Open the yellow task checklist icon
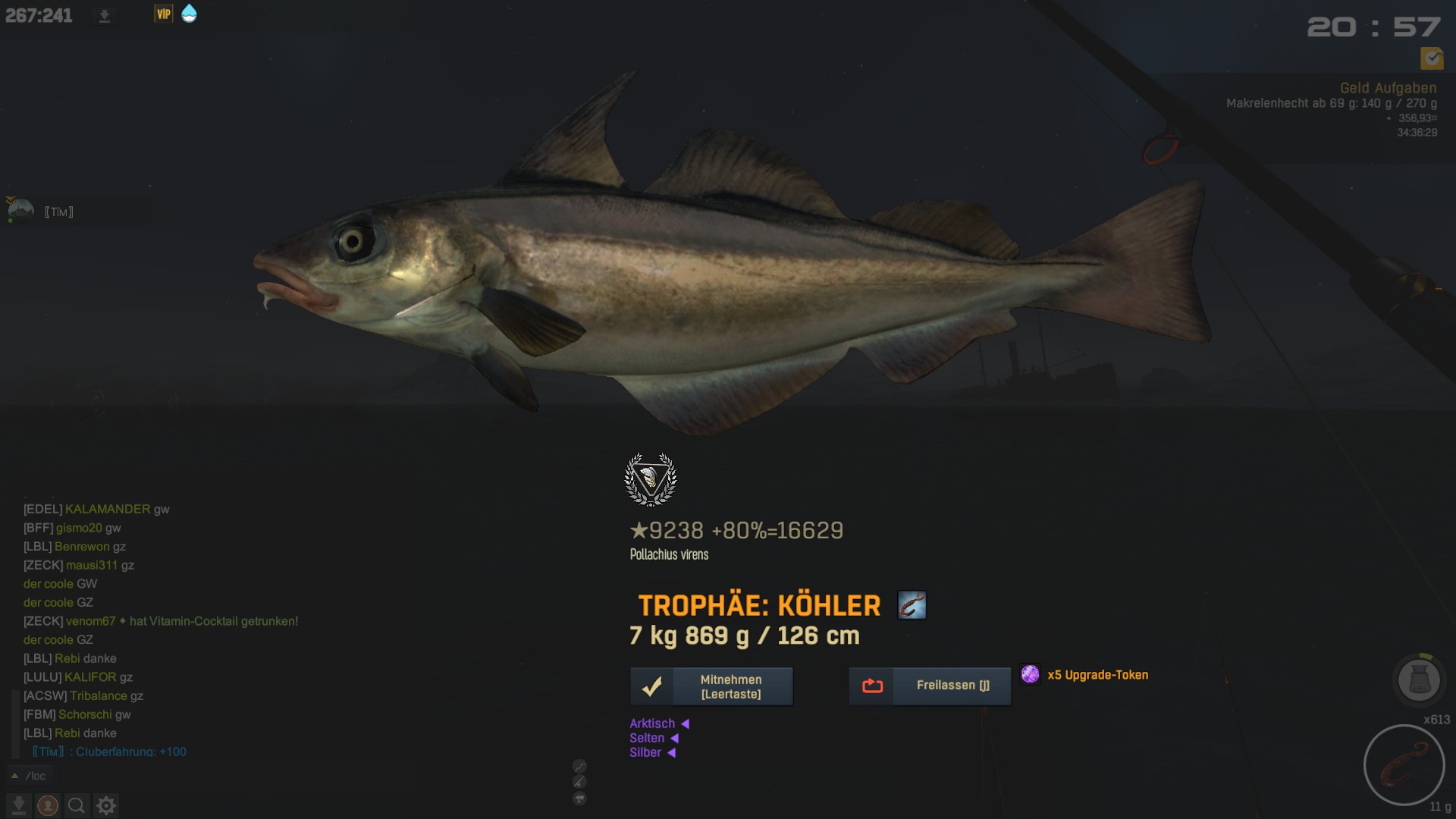Image resolution: width=1456 pixels, height=819 pixels. 1431,58
